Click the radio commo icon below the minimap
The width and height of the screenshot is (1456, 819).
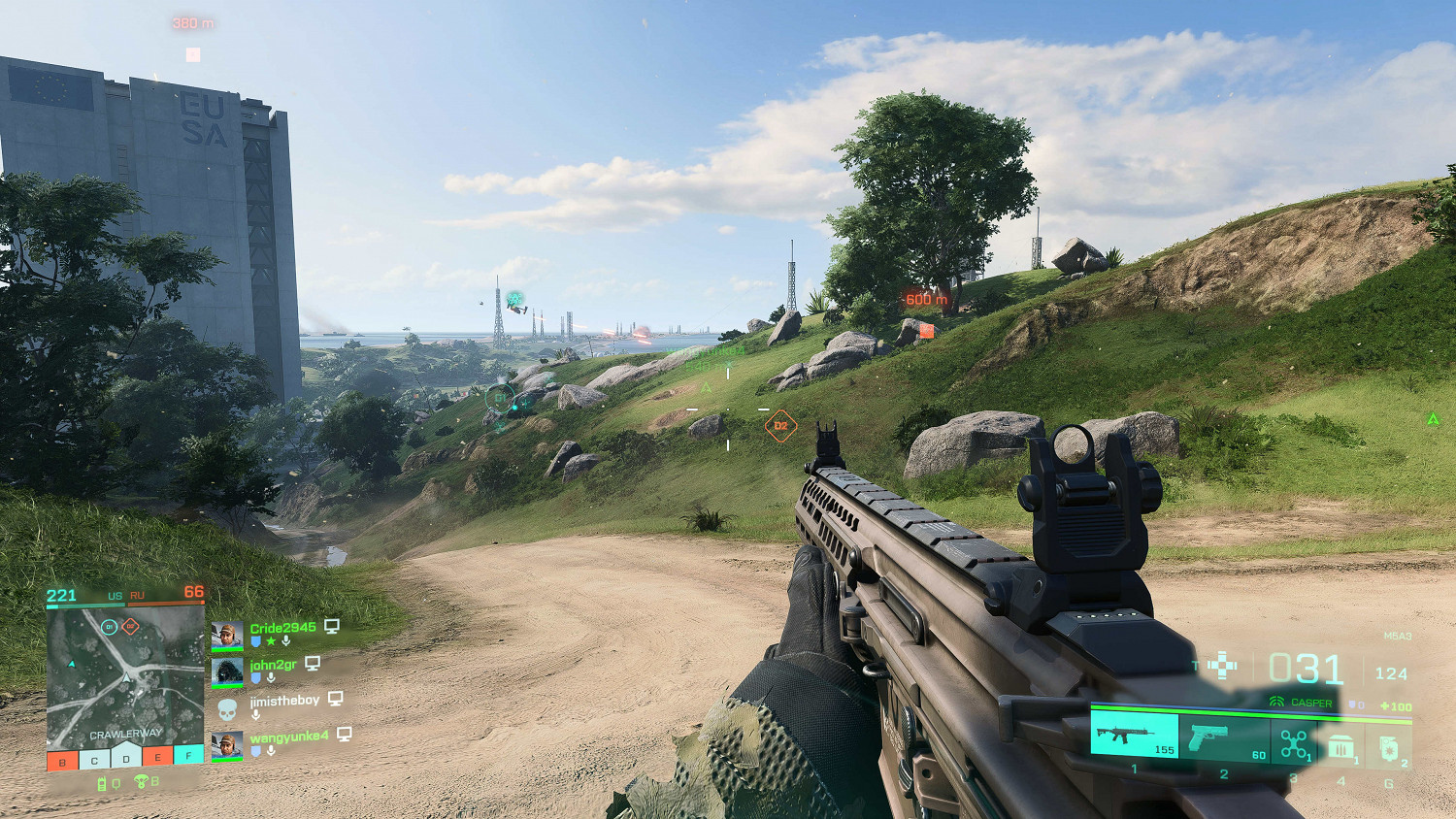pos(102,783)
